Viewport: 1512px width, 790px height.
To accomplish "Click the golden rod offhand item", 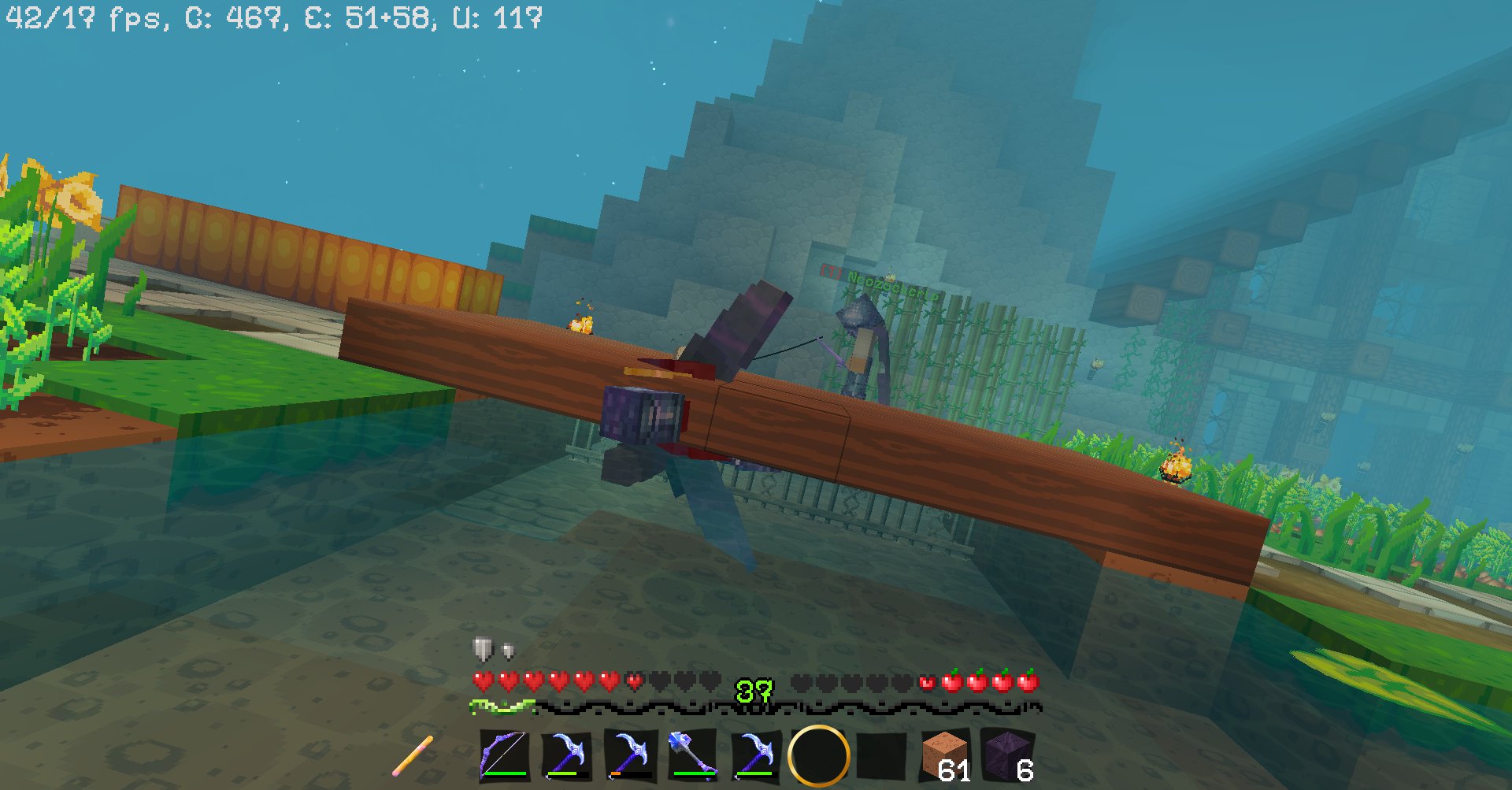I will pyautogui.click(x=413, y=755).
